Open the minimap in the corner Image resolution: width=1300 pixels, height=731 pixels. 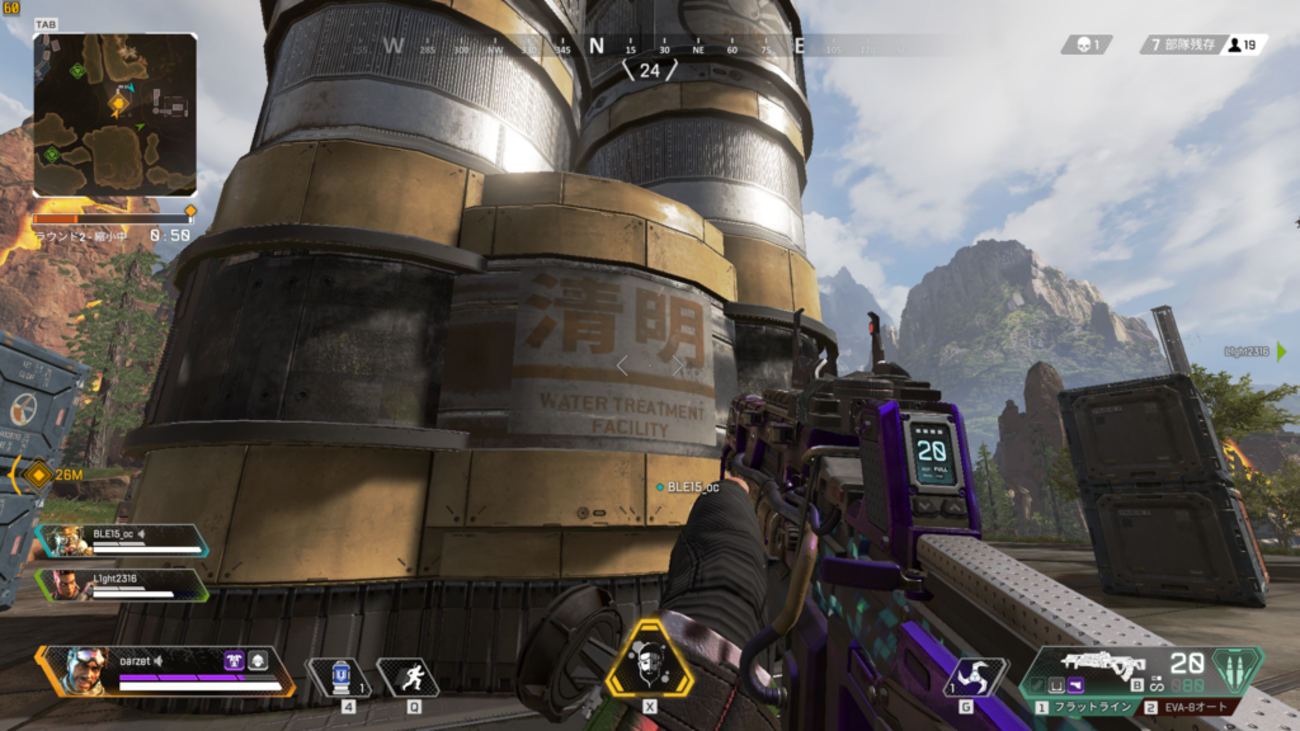(x=115, y=115)
